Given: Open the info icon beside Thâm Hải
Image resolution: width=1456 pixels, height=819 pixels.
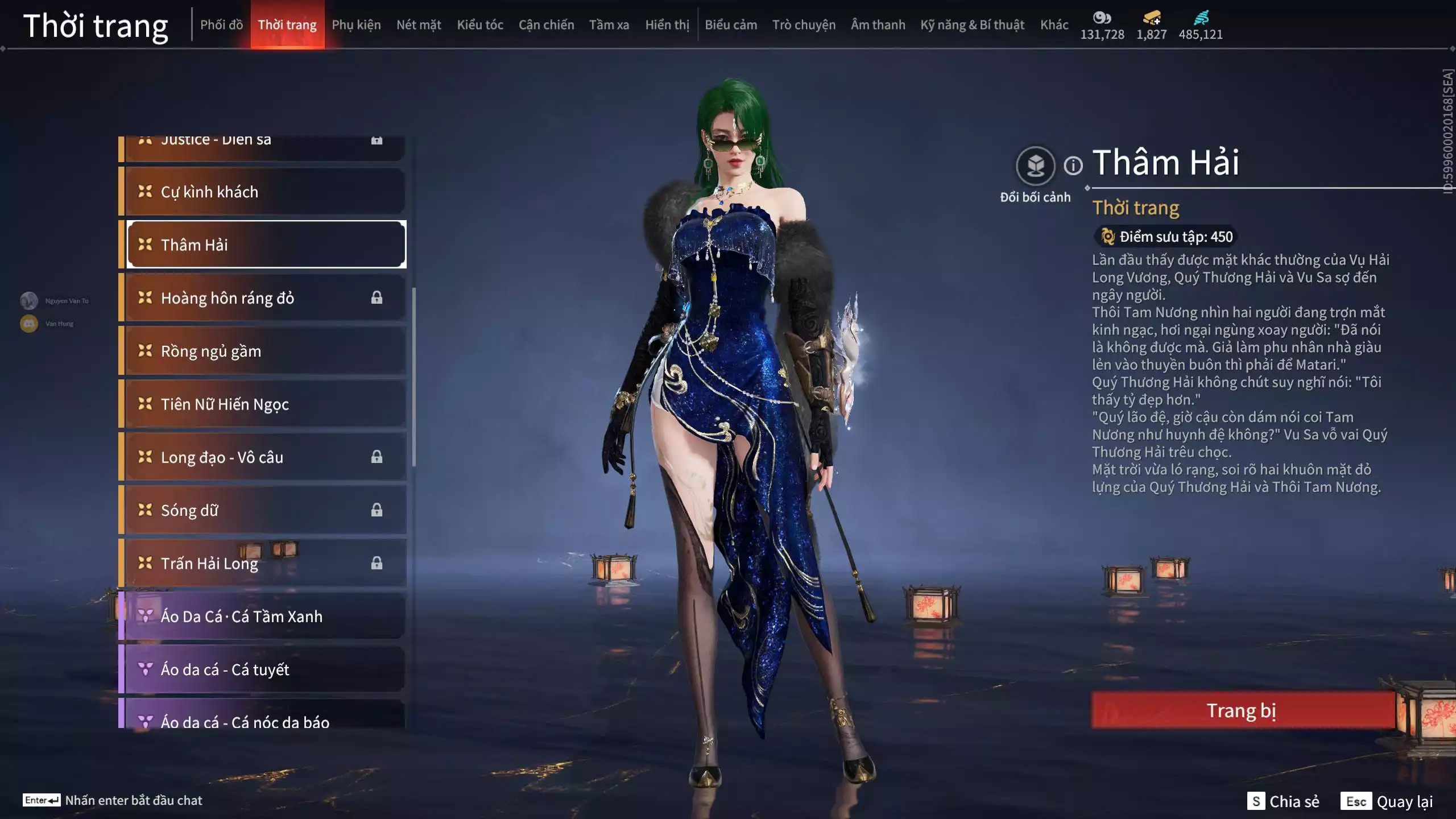Looking at the screenshot, I should (x=1073, y=166).
